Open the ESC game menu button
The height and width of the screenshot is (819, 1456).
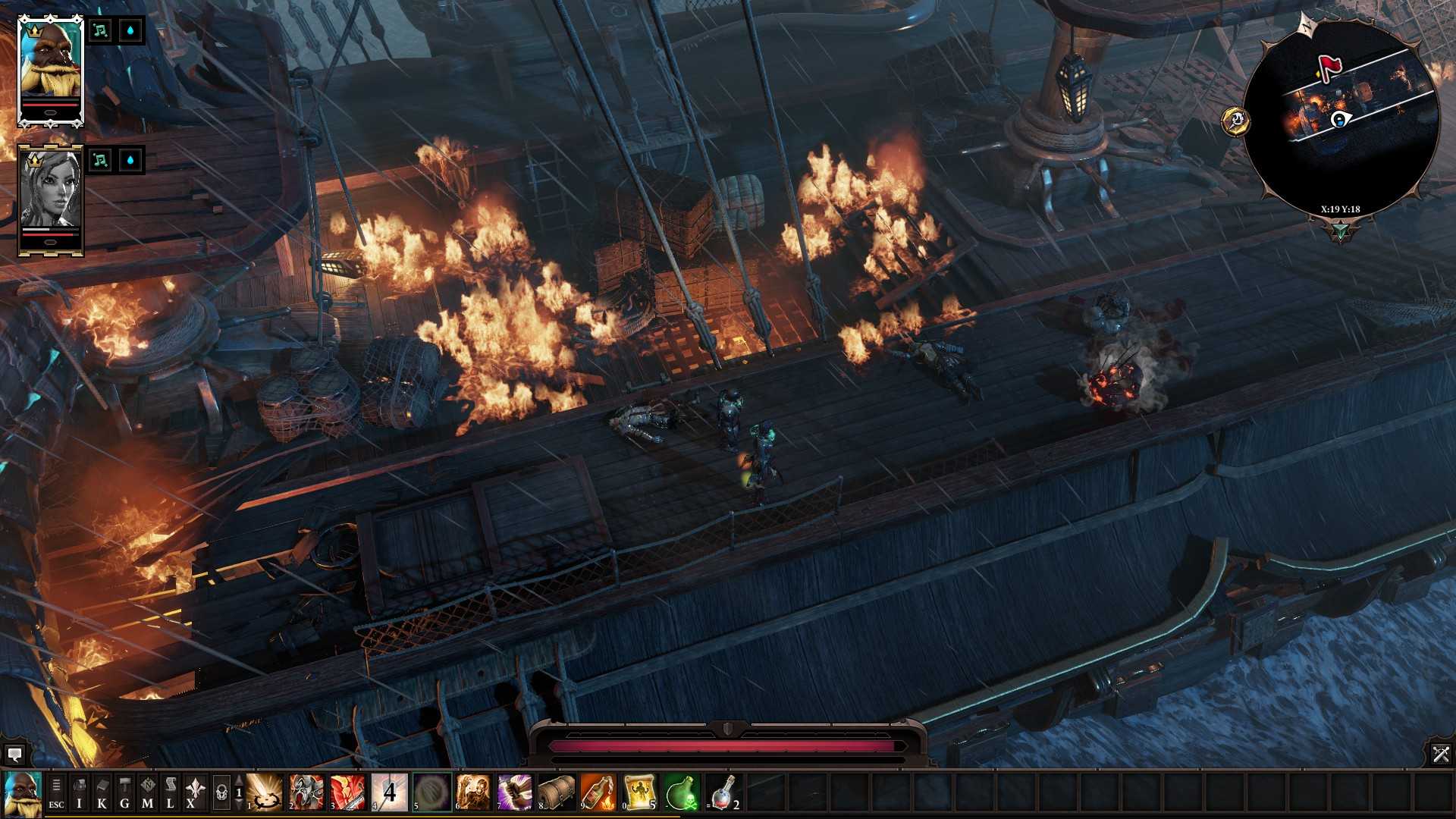click(56, 794)
